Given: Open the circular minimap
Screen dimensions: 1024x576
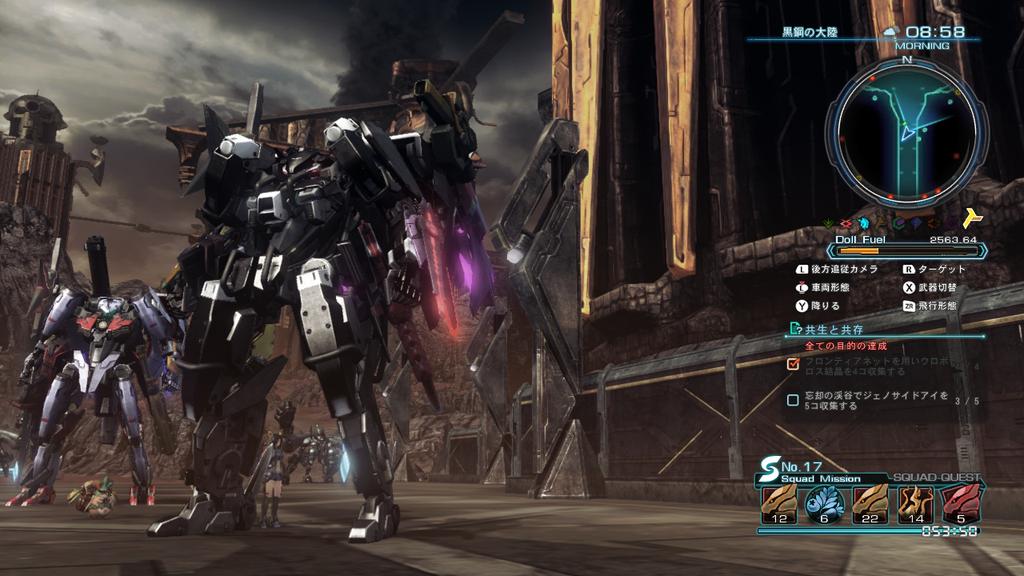Looking at the screenshot, I should click(x=906, y=131).
